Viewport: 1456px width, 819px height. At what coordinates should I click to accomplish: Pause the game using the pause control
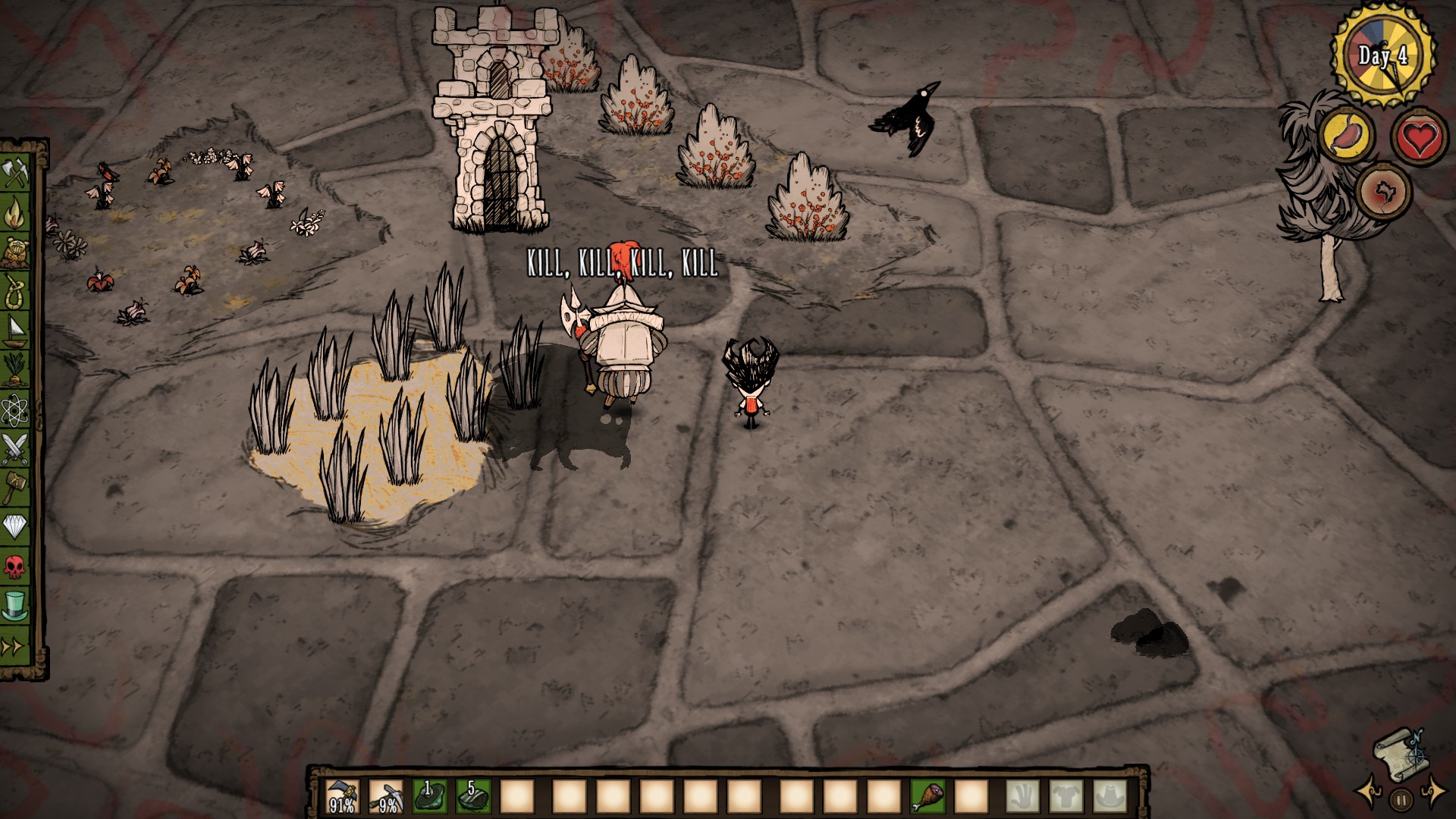1401,799
